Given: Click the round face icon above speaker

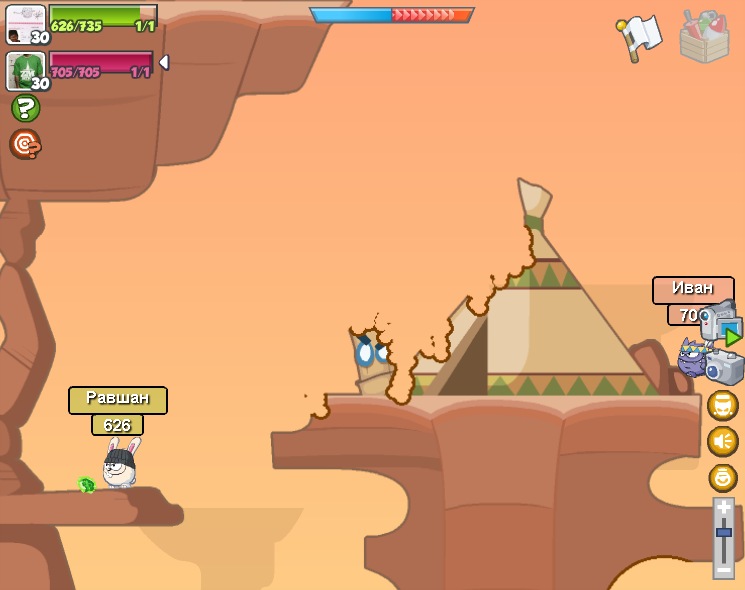Looking at the screenshot, I should (723, 405).
